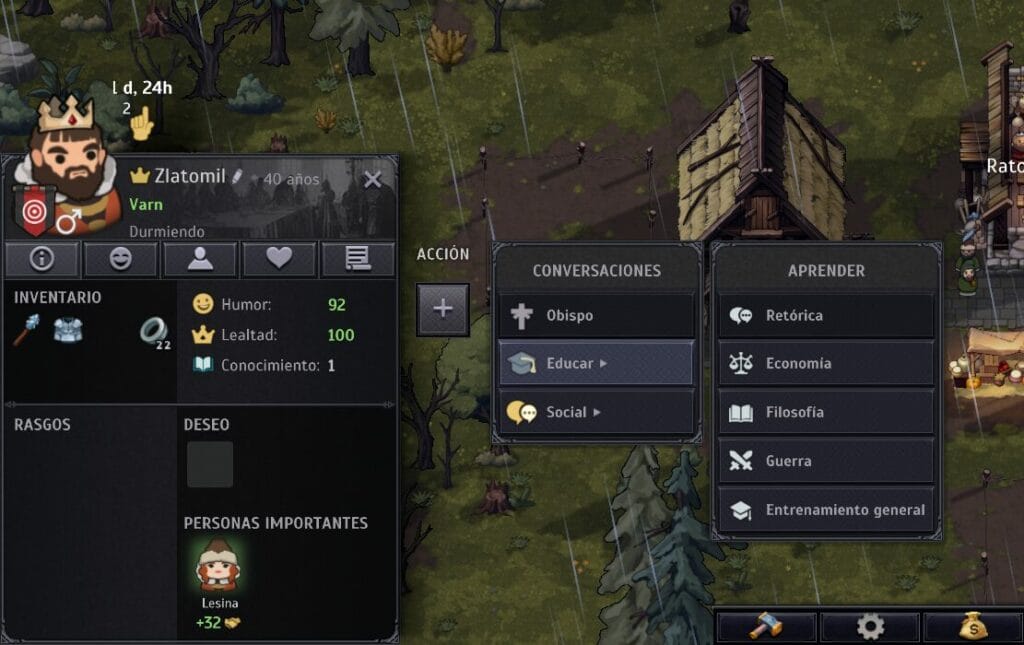Open the gear settings button

tap(870, 627)
